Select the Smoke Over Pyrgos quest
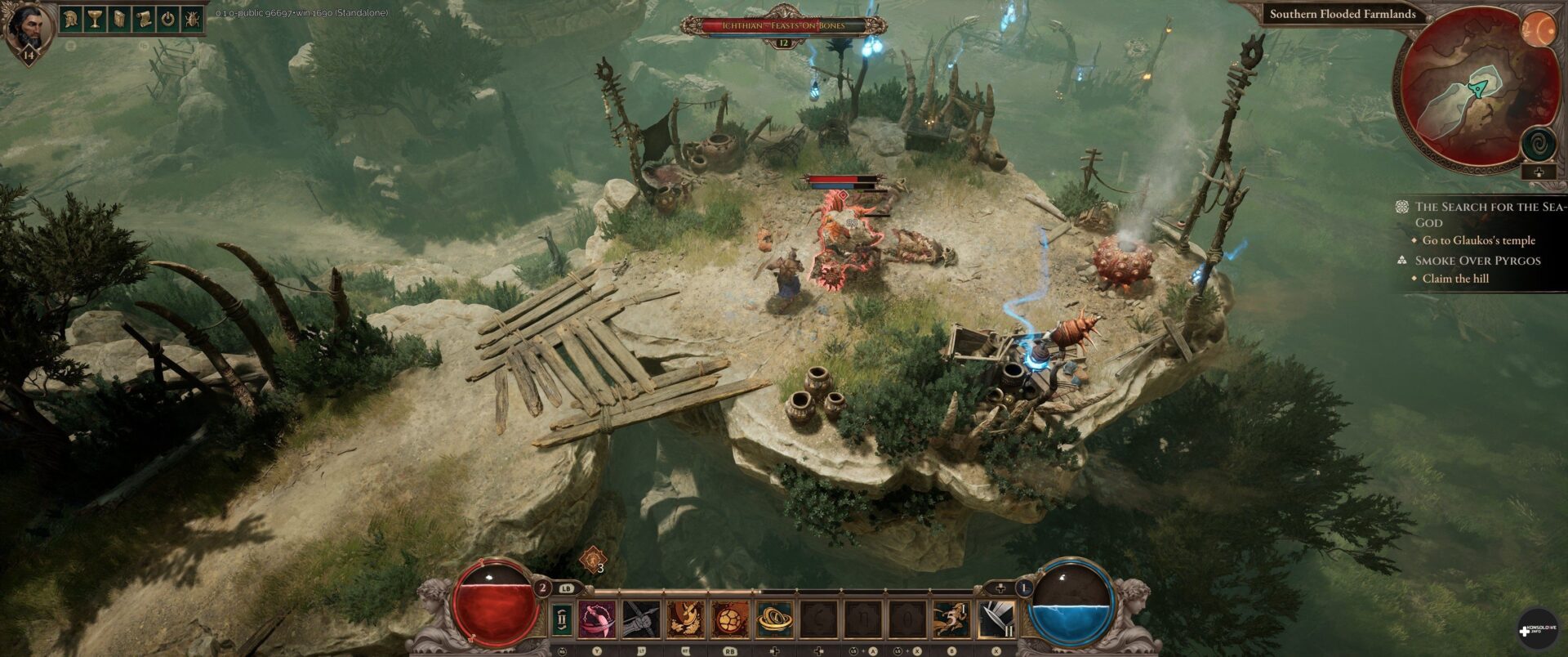Screen dimensions: 1568x657 [1477, 261]
